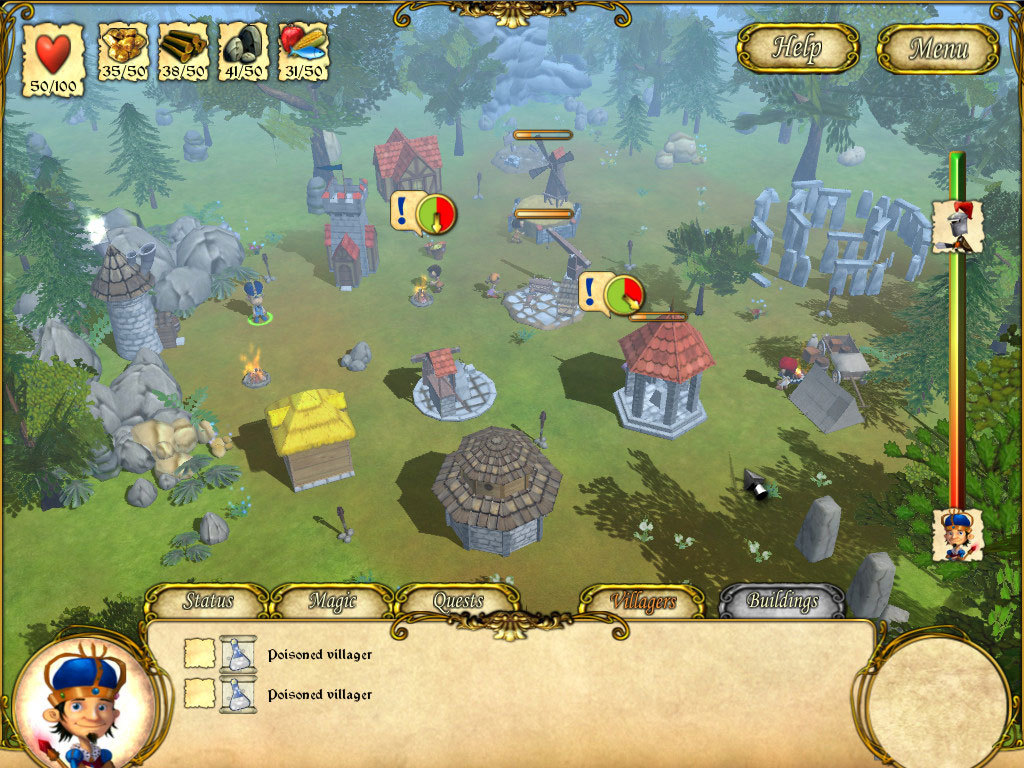Open the Magic tab
Image resolution: width=1024 pixels, height=768 pixels.
(x=332, y=602)
